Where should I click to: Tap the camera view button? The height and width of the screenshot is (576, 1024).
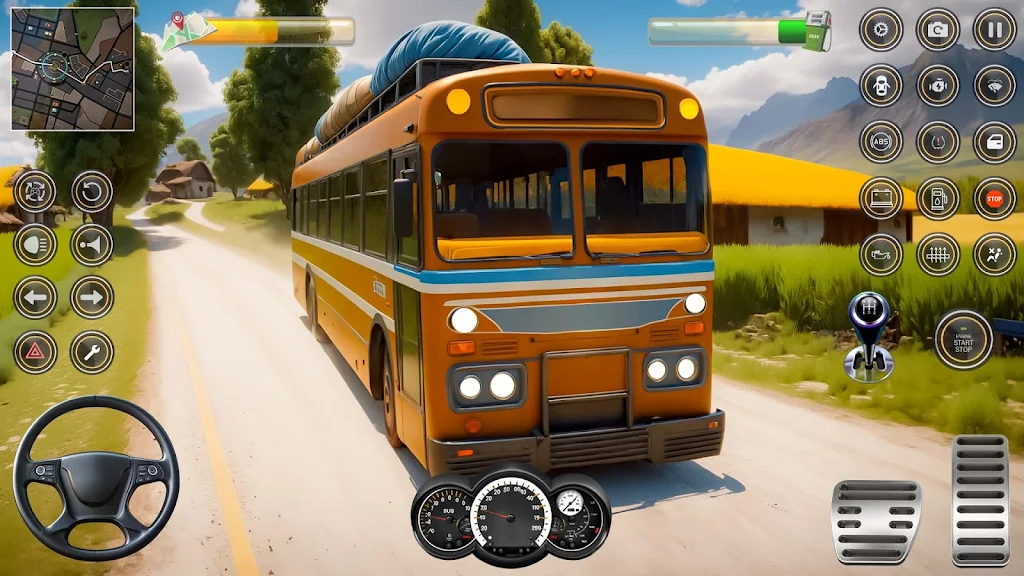pyautogui.click(x=938, y=29)
